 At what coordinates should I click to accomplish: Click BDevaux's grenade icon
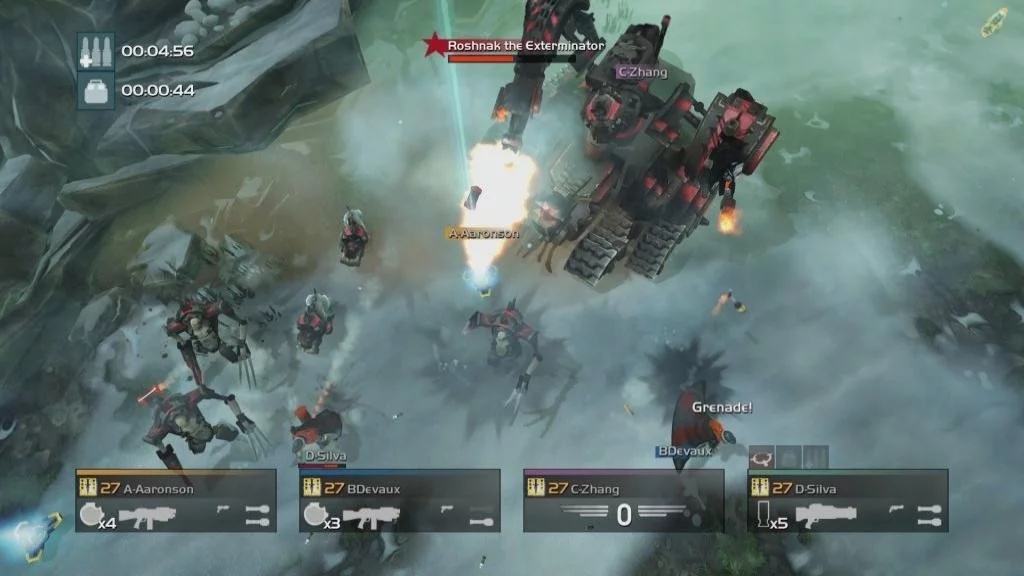(314, 517)
